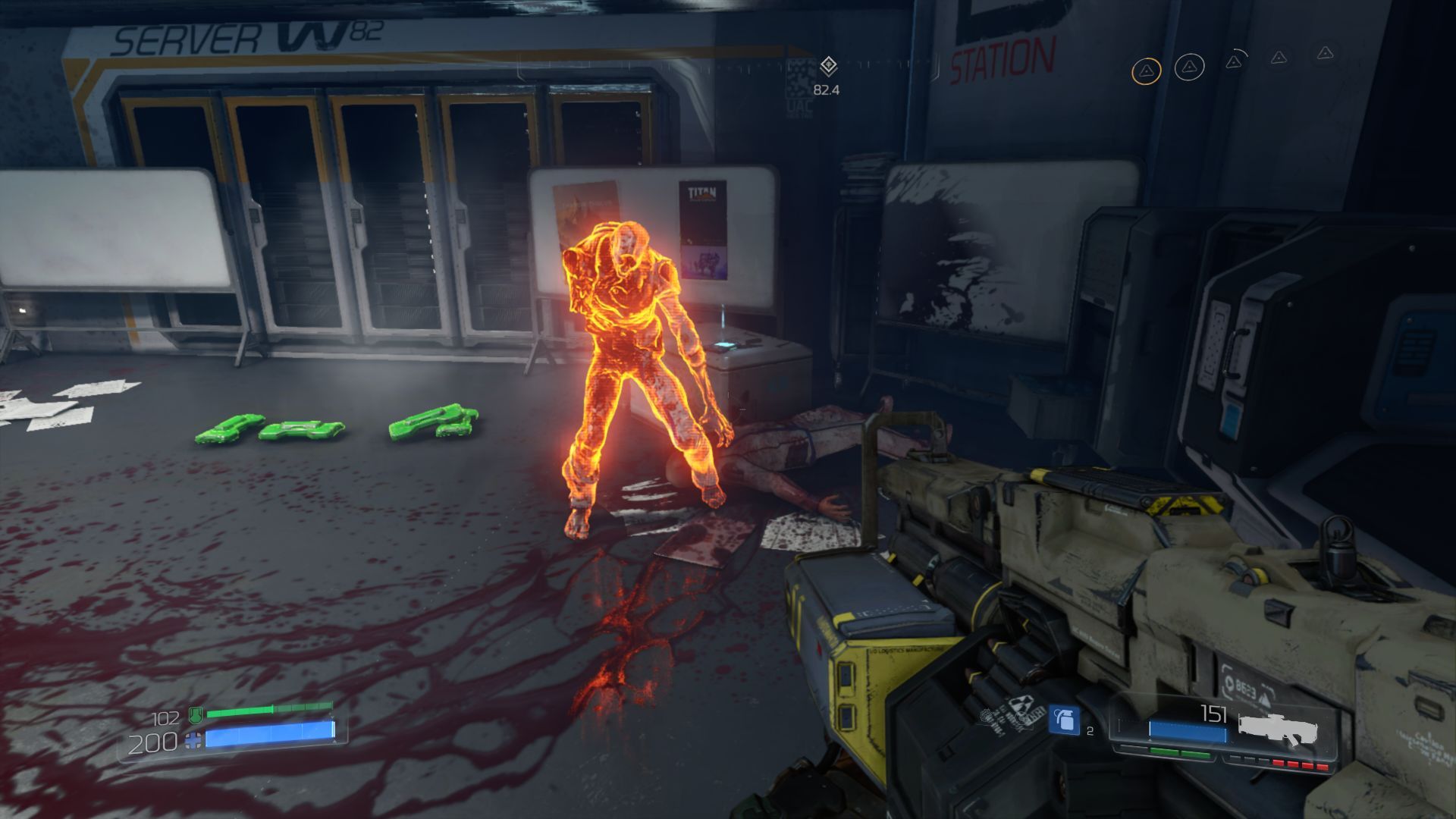Click the partially ringed triangle challenge icon
Viewport: 1456px width, 819px height.
(1234, 61)
